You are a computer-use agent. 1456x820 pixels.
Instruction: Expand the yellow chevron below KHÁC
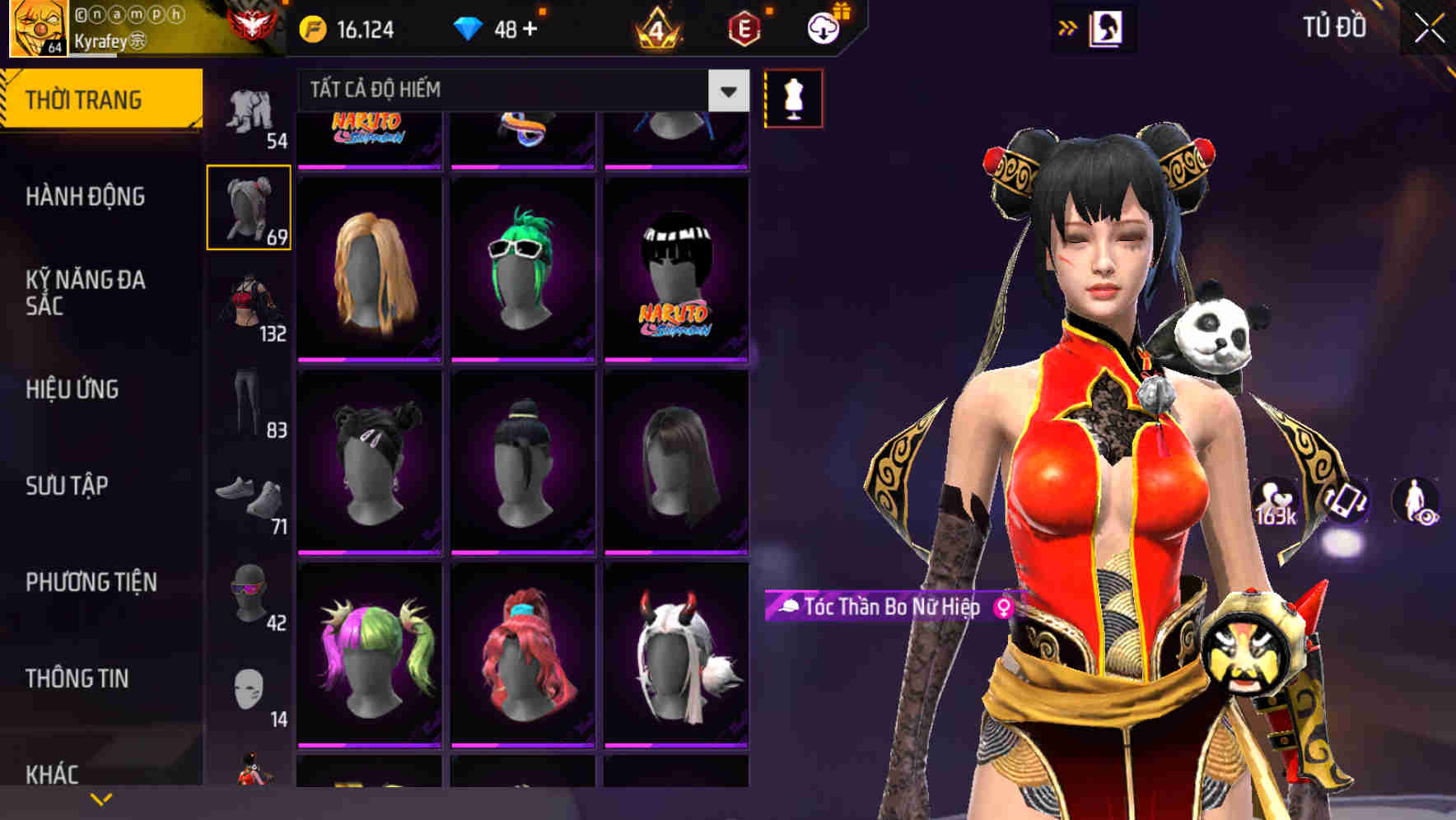100,797
